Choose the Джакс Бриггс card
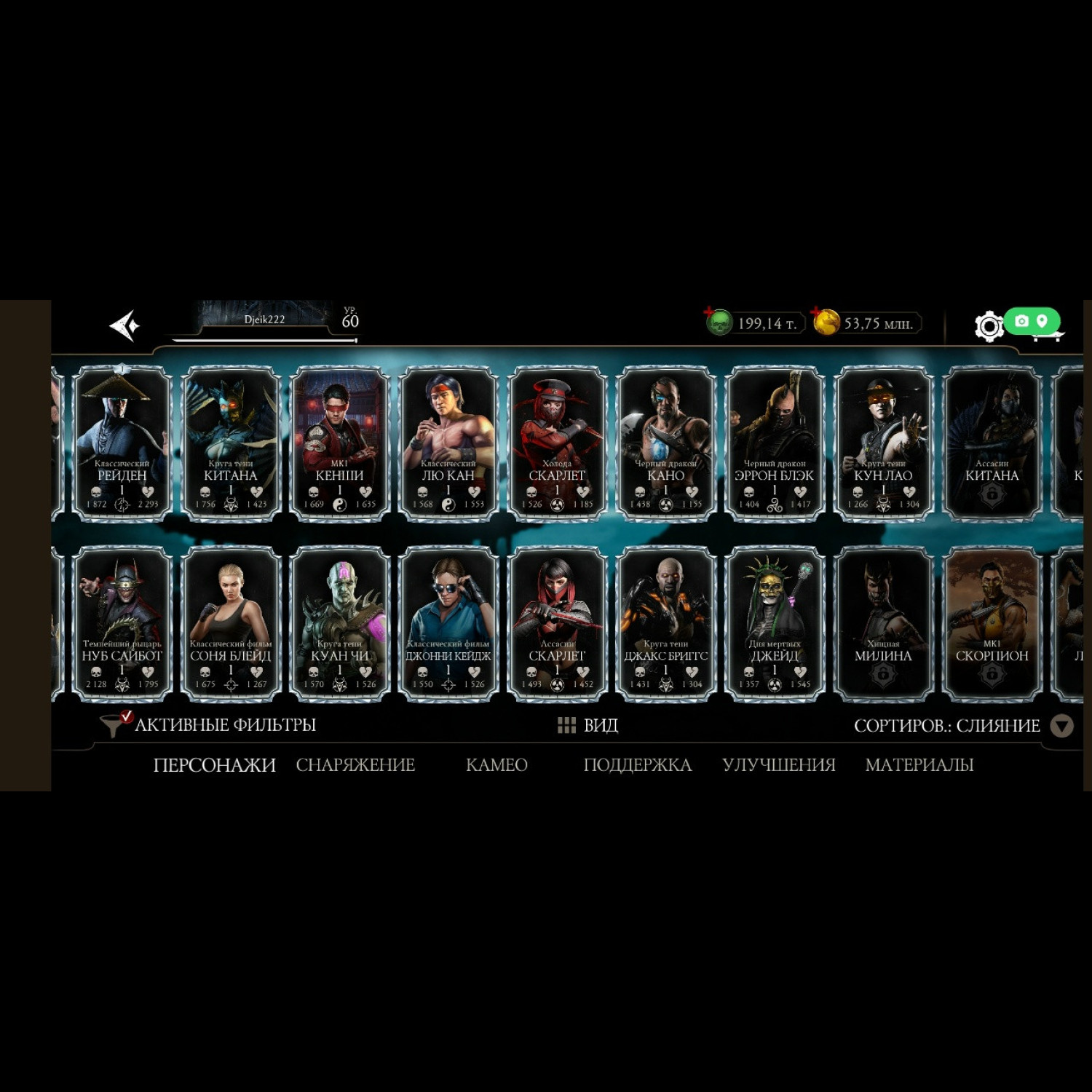This screenshot has height=1092, width=1092. pyautogui.click(x=665, y=623)
